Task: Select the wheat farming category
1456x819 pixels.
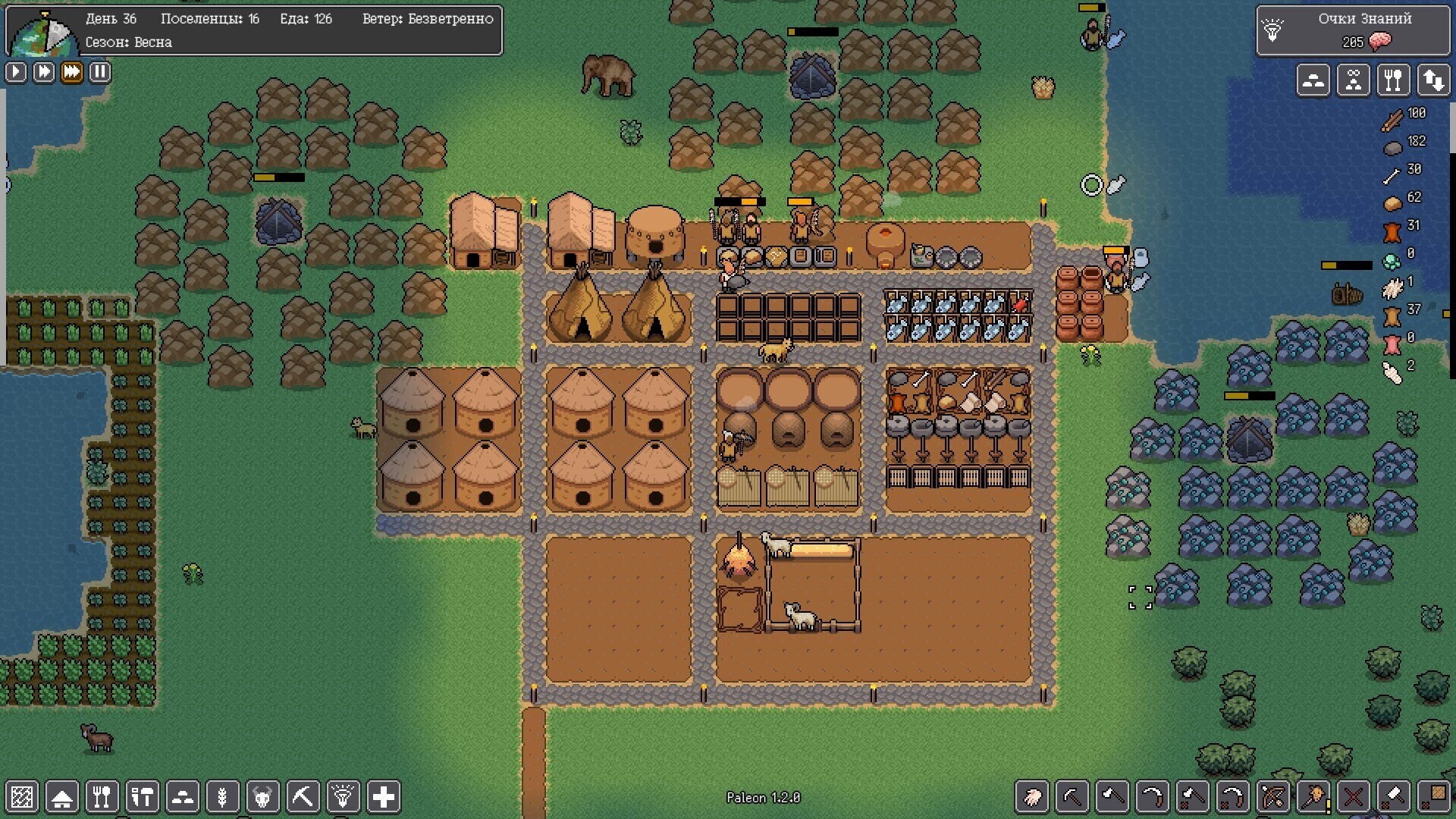Action: 223,797
